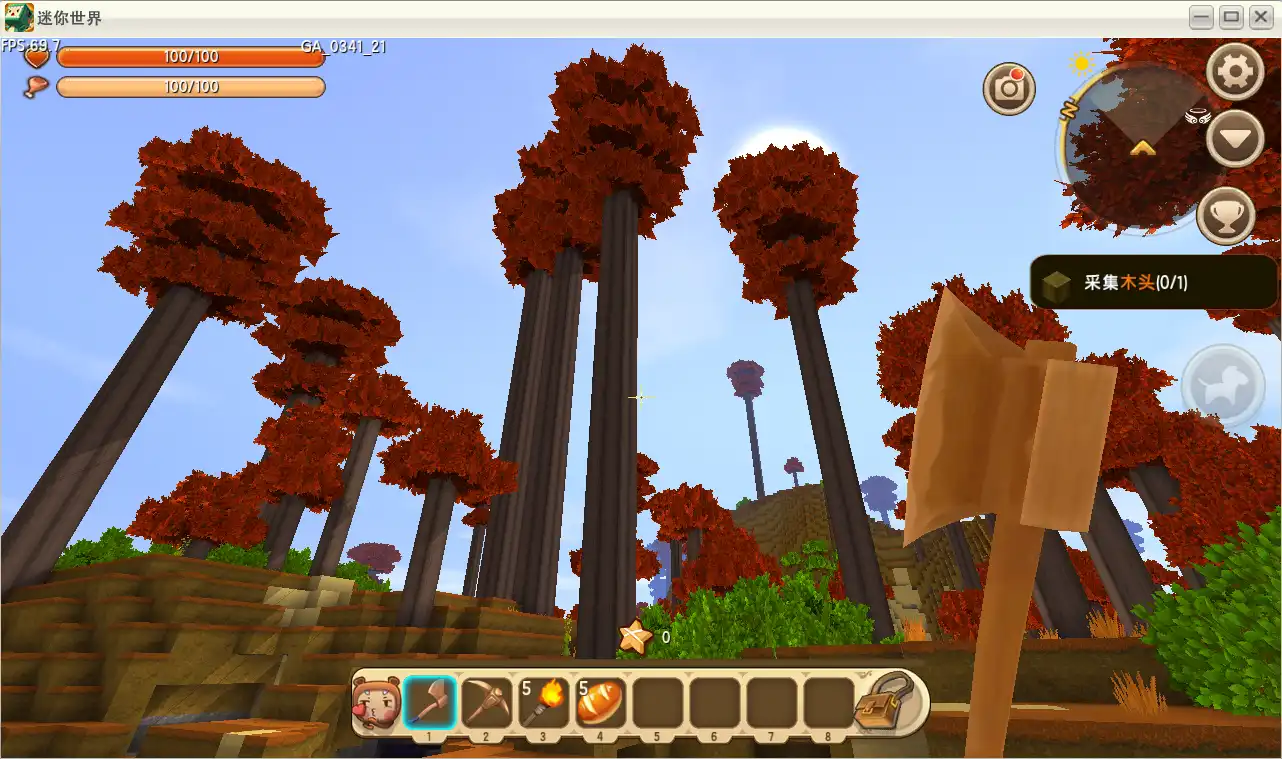This screenshot has height=759, width=1282.
Task: Minimize the game window
Action: 1202,18
